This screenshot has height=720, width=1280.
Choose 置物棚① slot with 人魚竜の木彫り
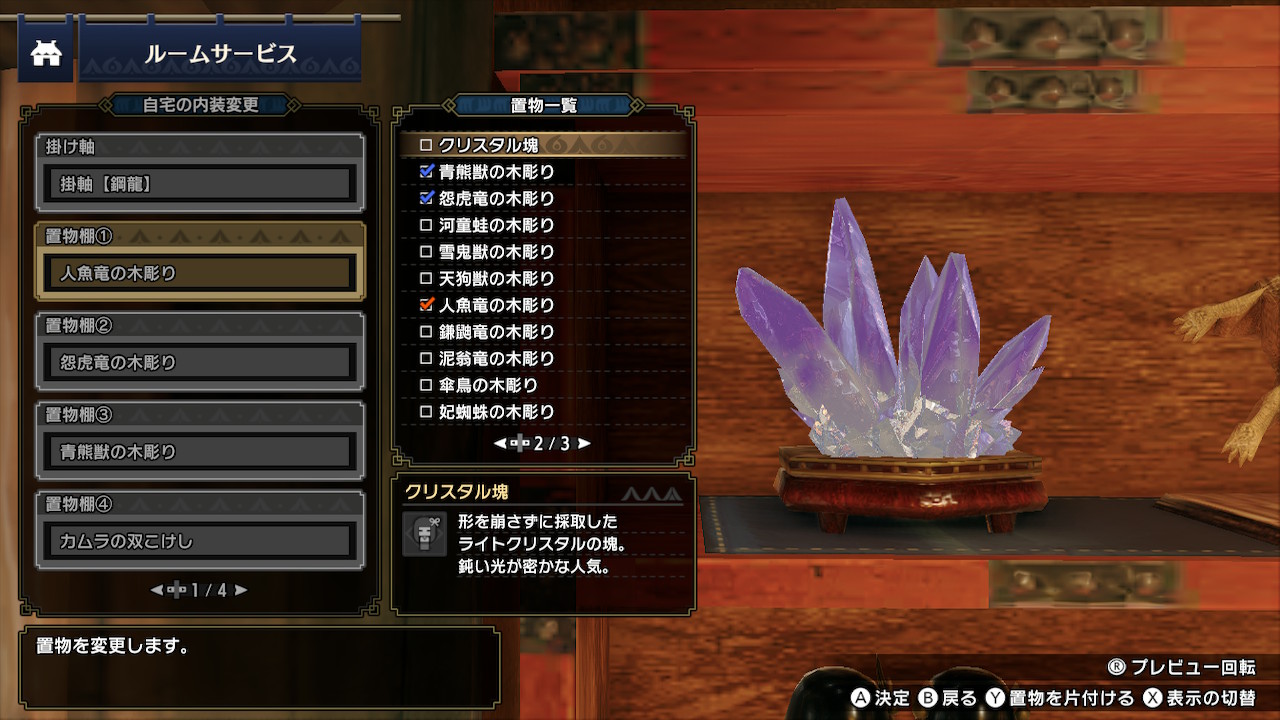(200, 273)
